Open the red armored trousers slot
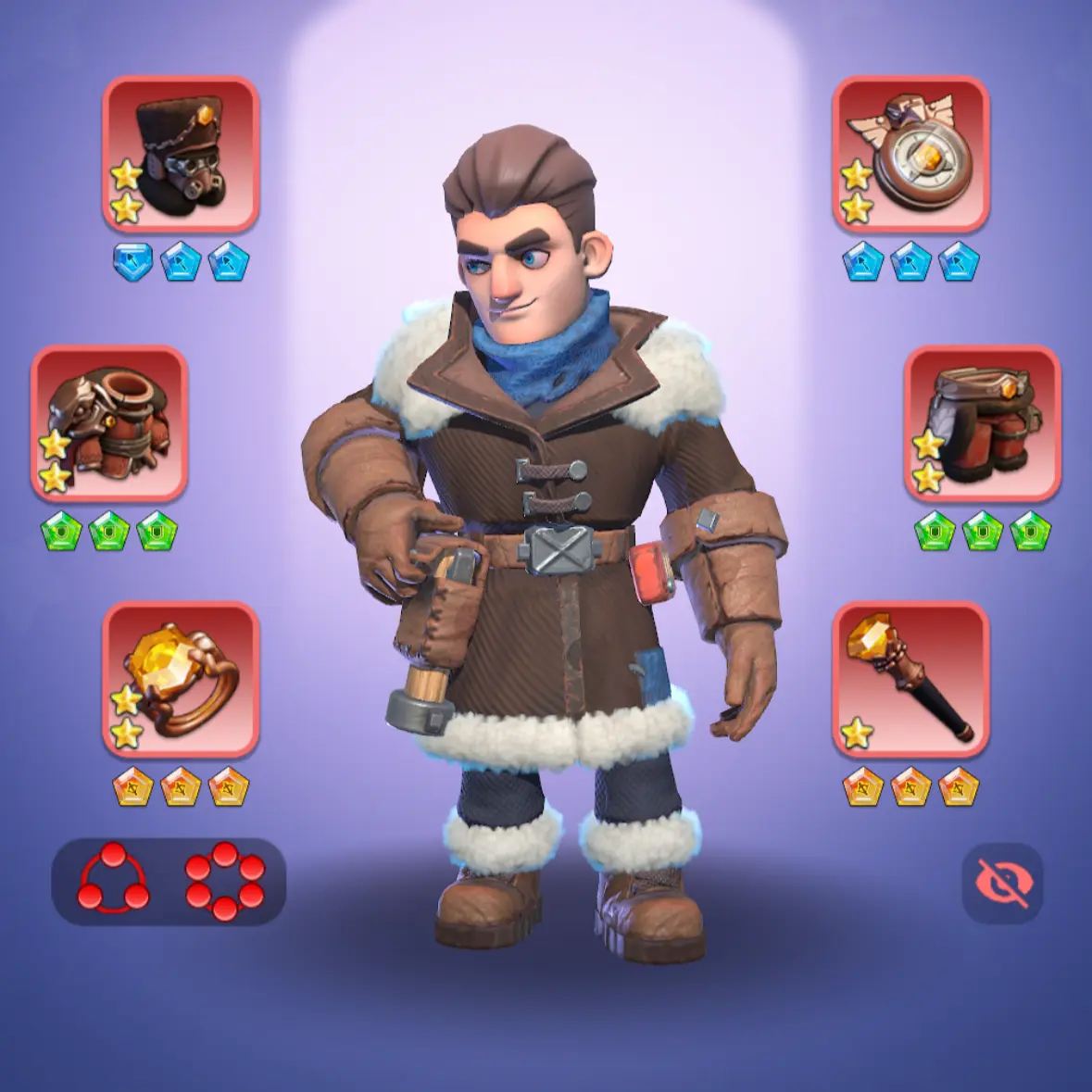Screen dimensions: 1092x1092 tap(982, 423)
